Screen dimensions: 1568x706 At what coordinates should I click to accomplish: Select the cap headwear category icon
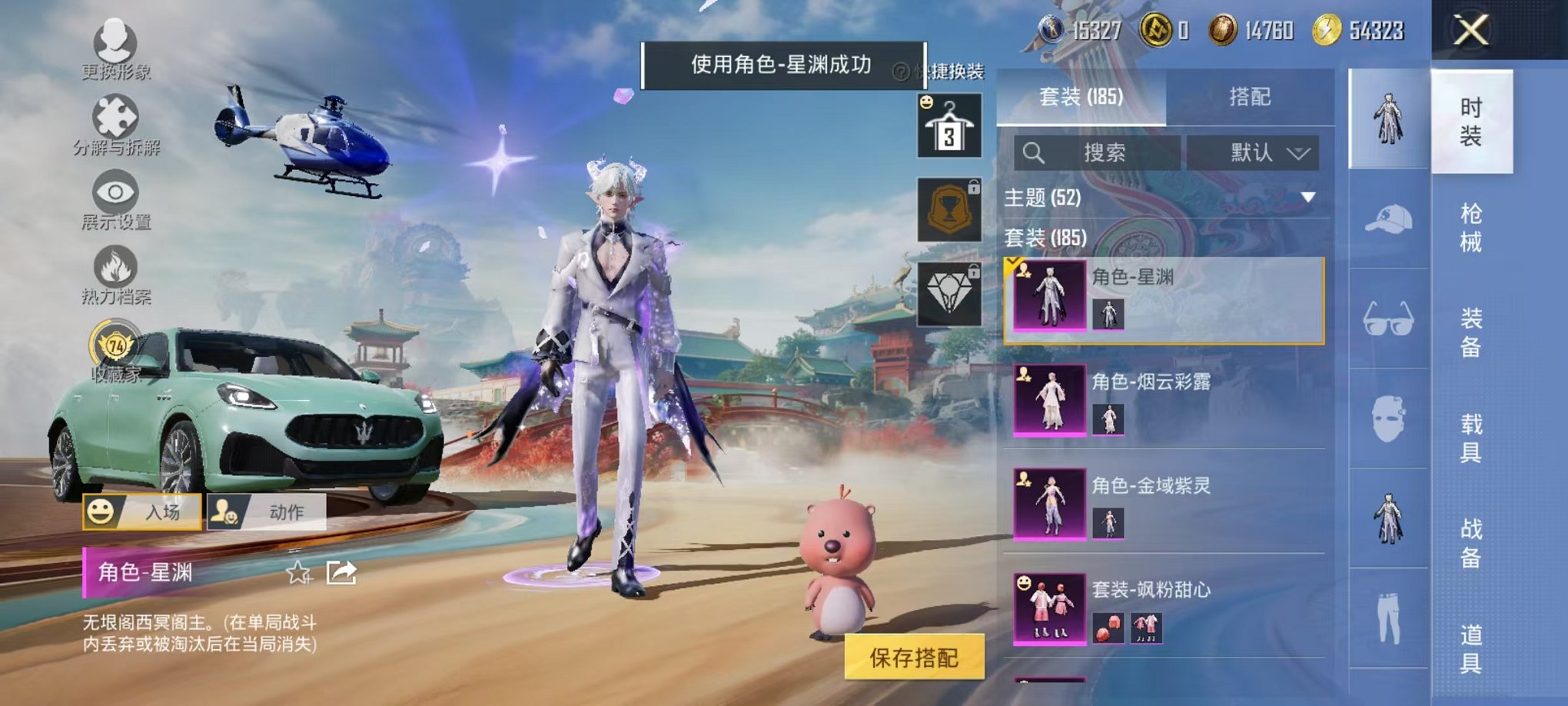[x=1388, y=221]
